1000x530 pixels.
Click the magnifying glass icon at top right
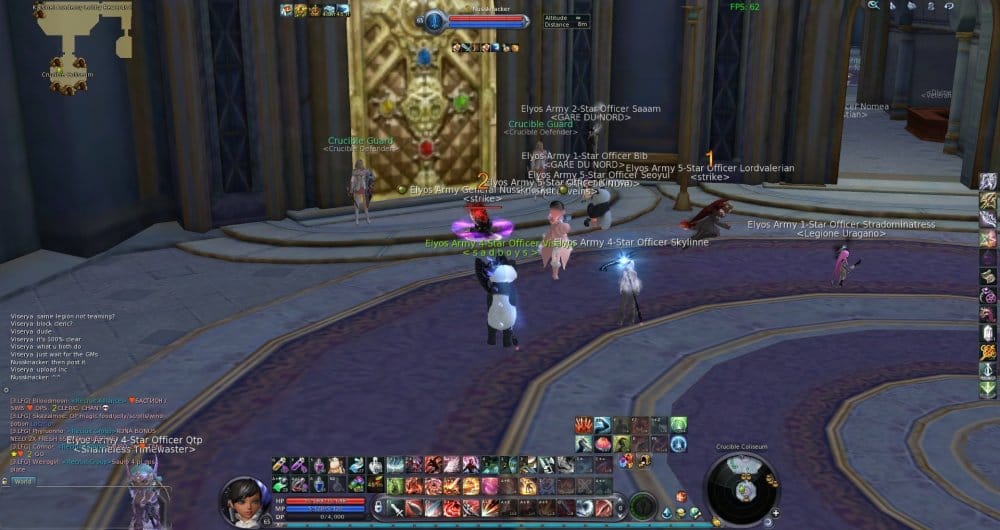click(x=873, y=6)
